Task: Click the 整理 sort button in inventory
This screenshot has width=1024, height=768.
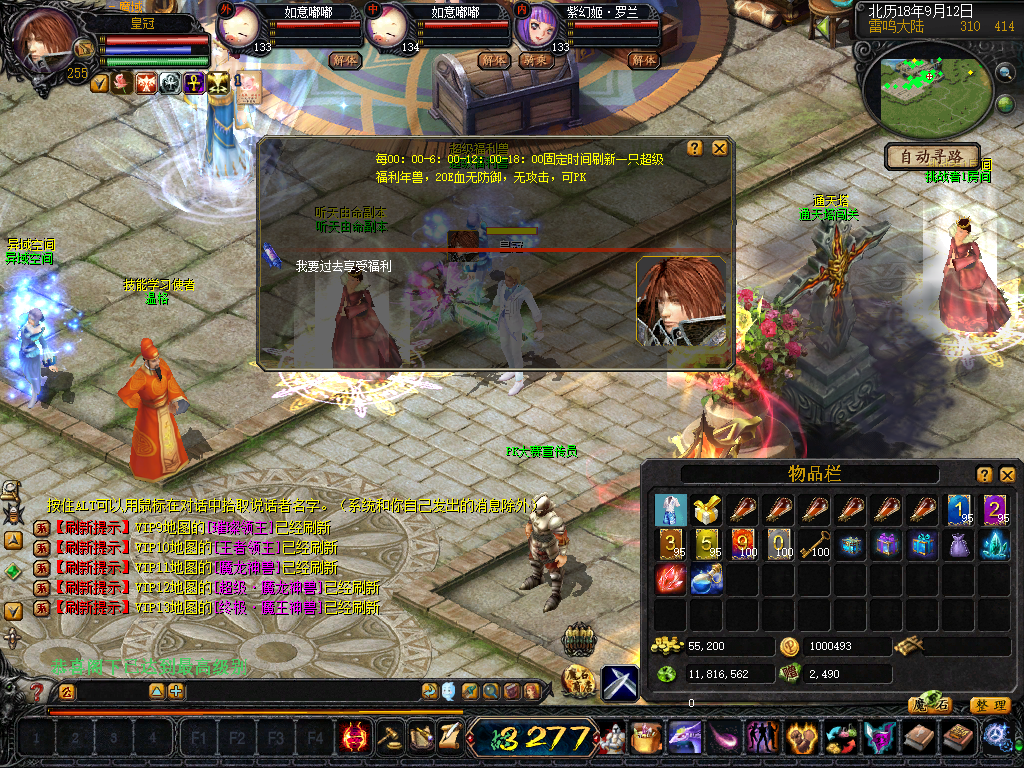Action: pos(989,705)
